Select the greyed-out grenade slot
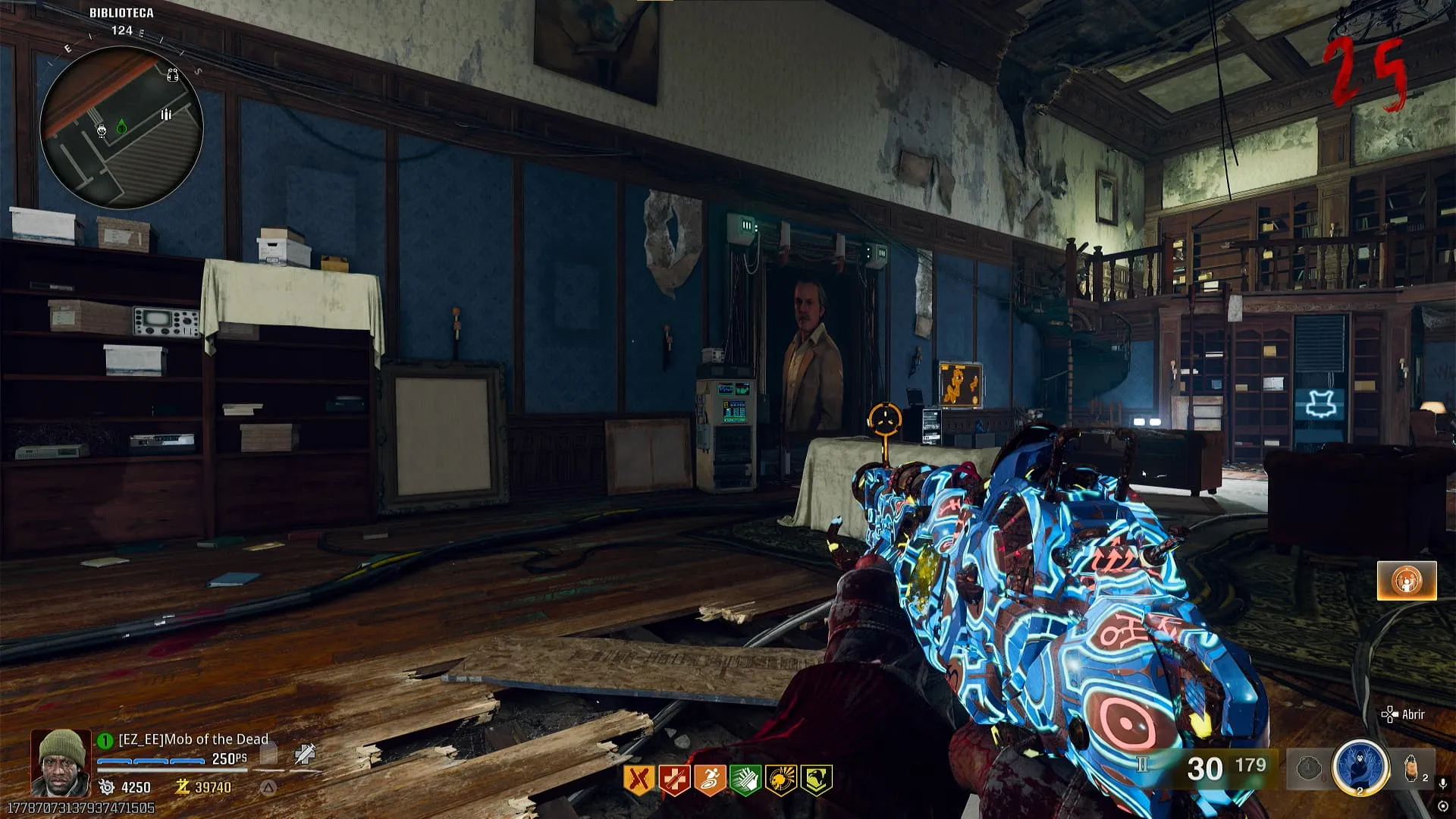1456x819 pixels. point(1308,769)
